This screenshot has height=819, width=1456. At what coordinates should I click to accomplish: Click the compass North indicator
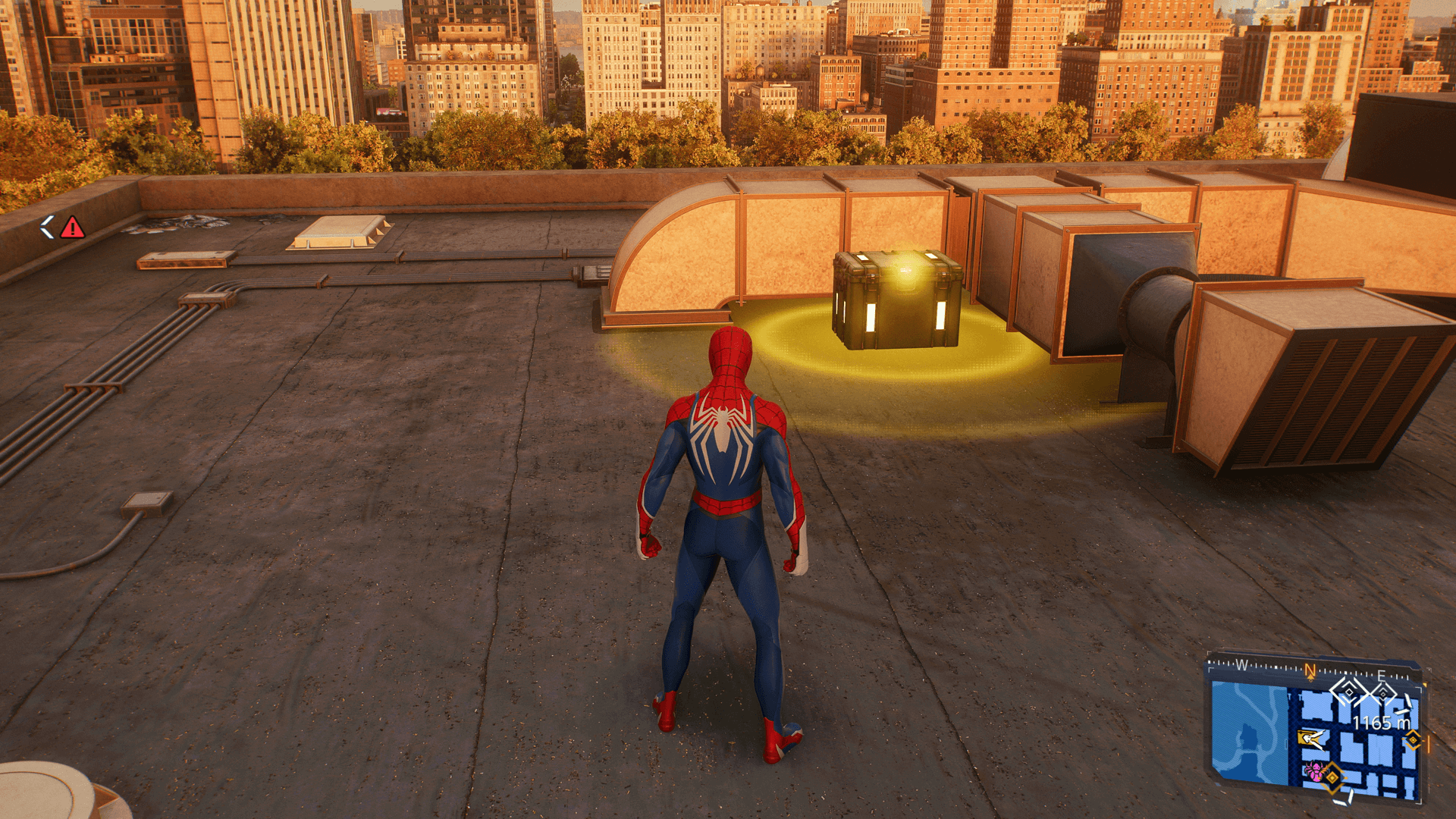coord(1310,670)
